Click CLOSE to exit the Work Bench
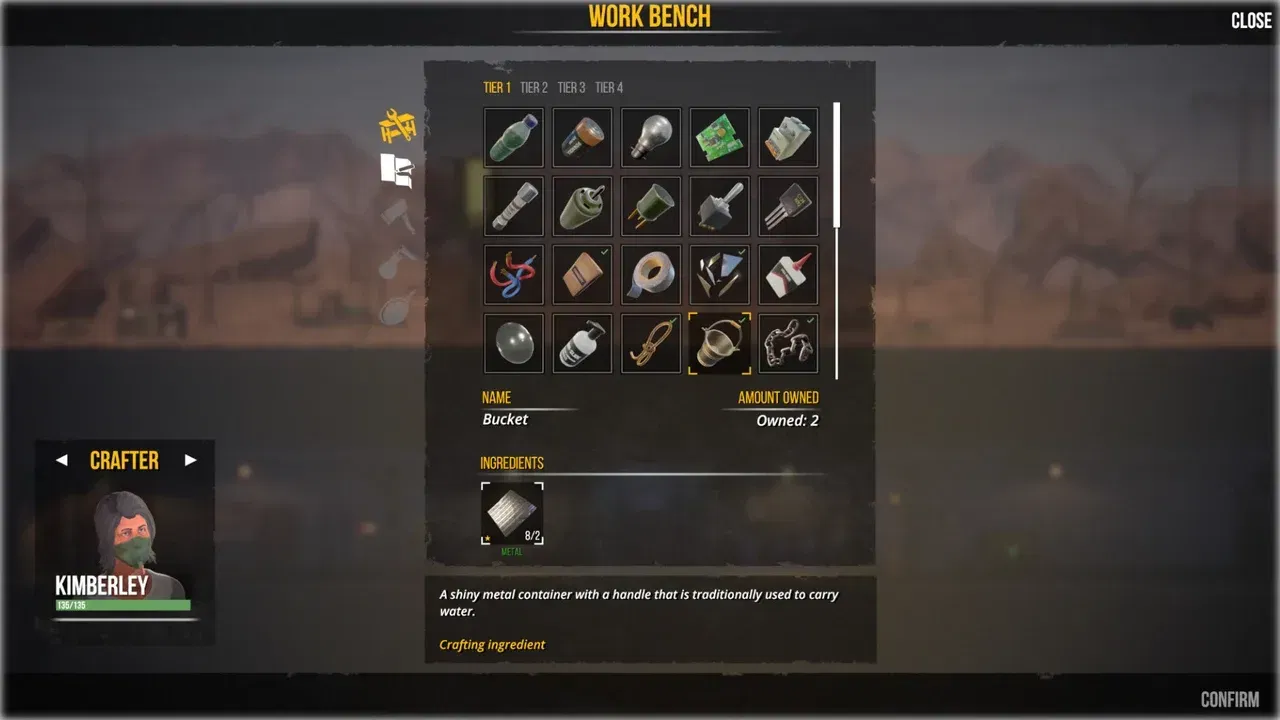Screen dimensions: 1280x720 [1250, 20]
